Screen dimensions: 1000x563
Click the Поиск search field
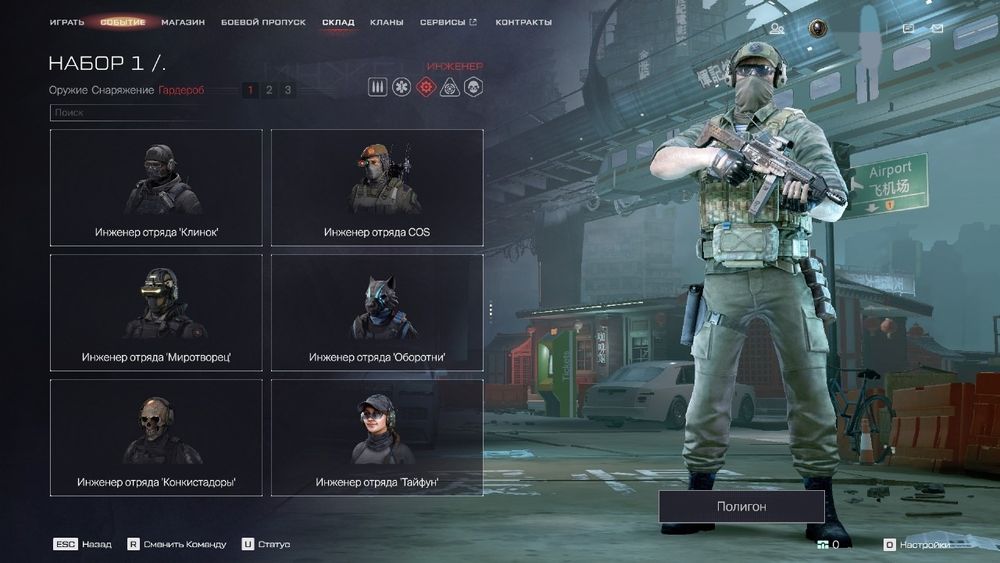pyautogui.click(x=130, y=113)
